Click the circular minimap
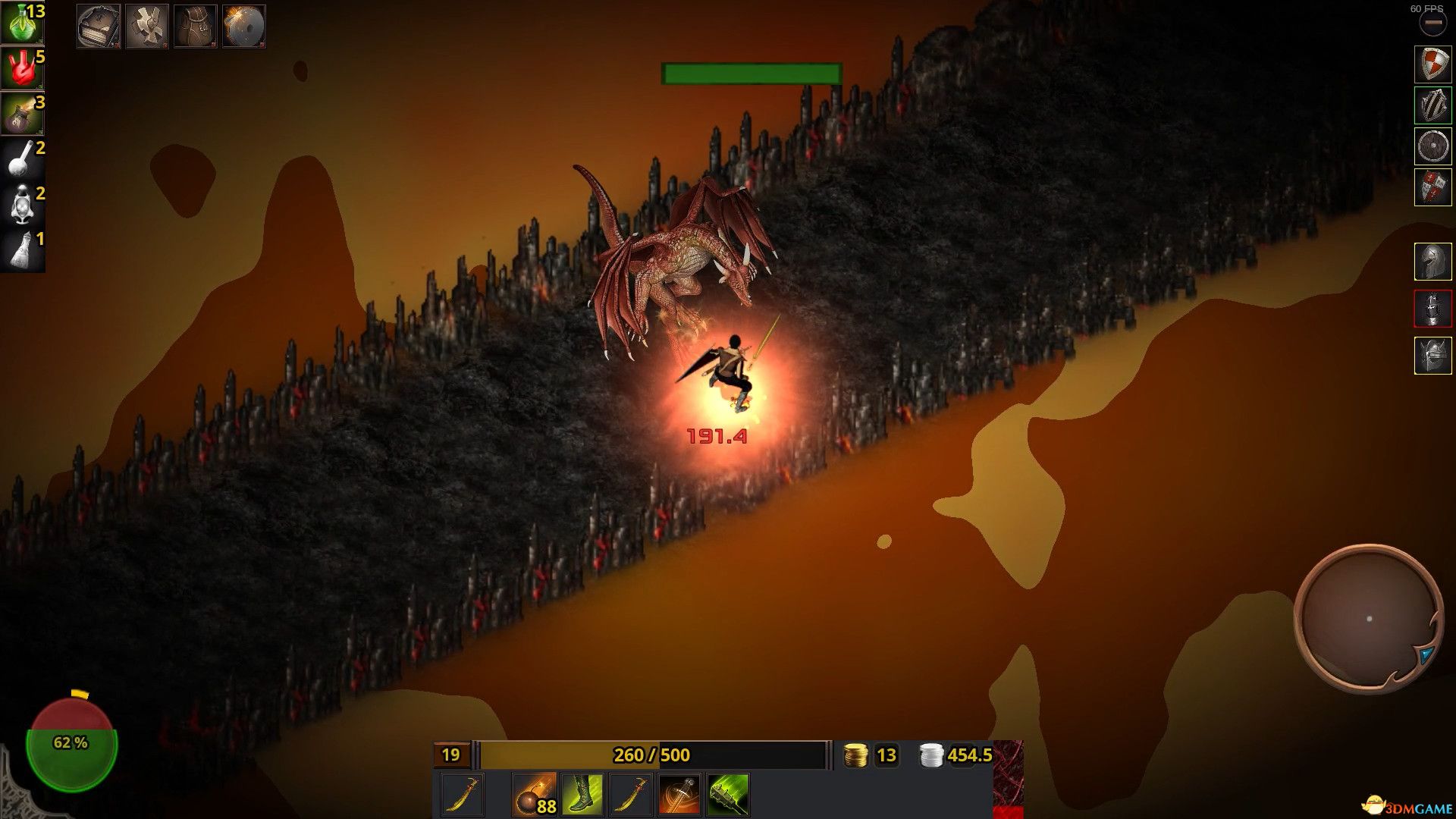The height and width of the screenshot is (819, 1456). coord(1369,618)
